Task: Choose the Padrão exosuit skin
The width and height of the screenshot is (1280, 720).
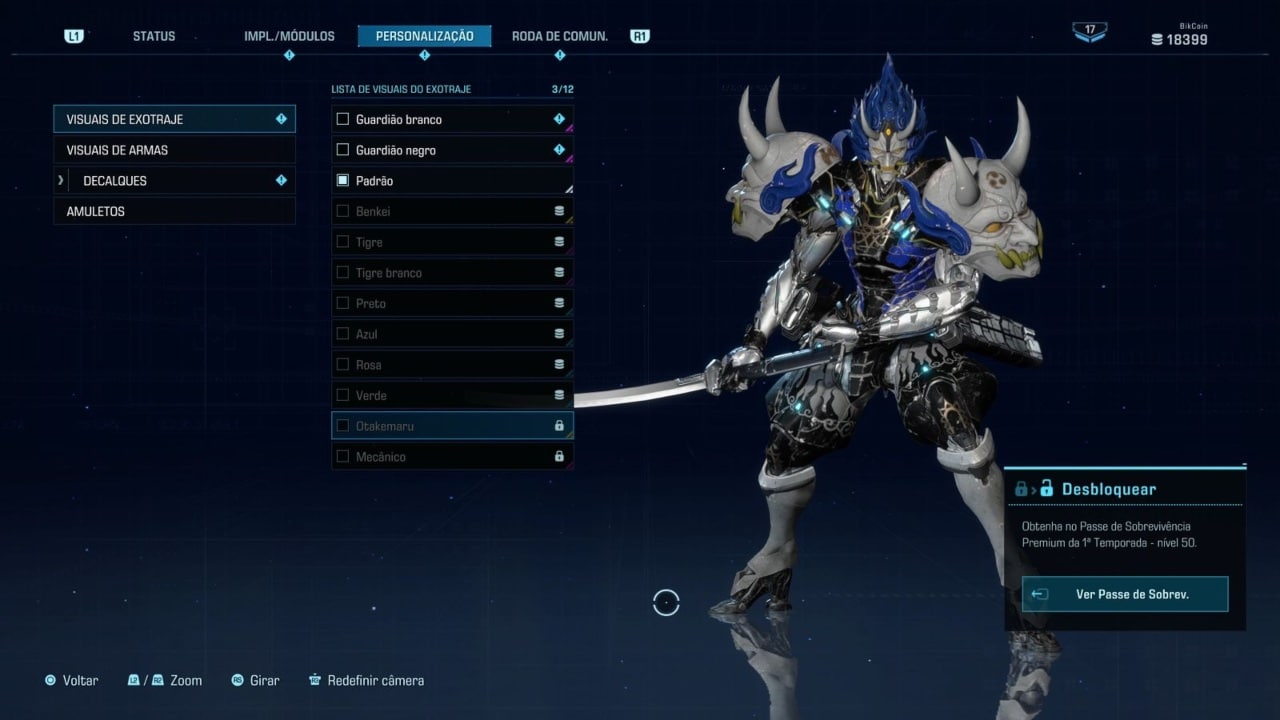Action: [x=452, y=181]
